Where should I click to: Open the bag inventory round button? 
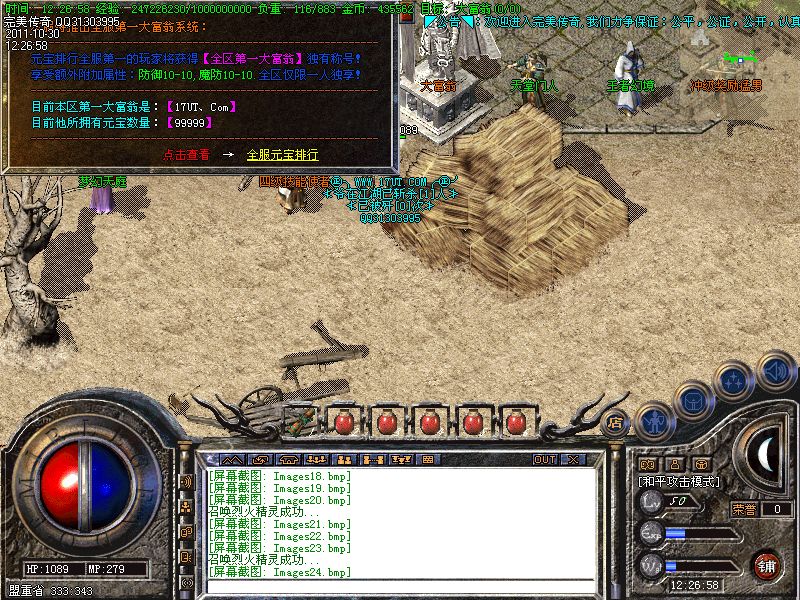[692, 400]
